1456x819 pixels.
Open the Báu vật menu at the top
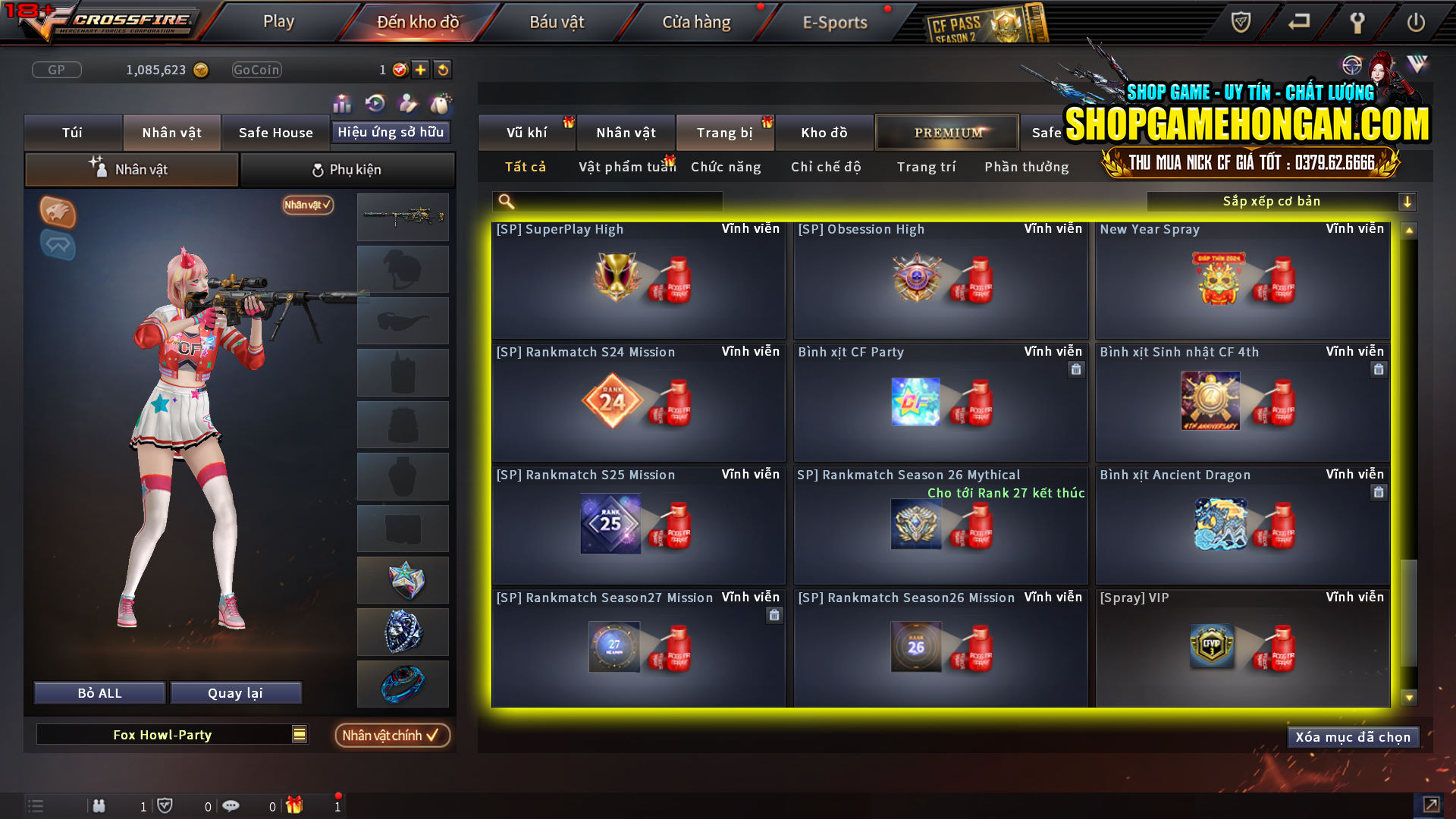[557, 21]
